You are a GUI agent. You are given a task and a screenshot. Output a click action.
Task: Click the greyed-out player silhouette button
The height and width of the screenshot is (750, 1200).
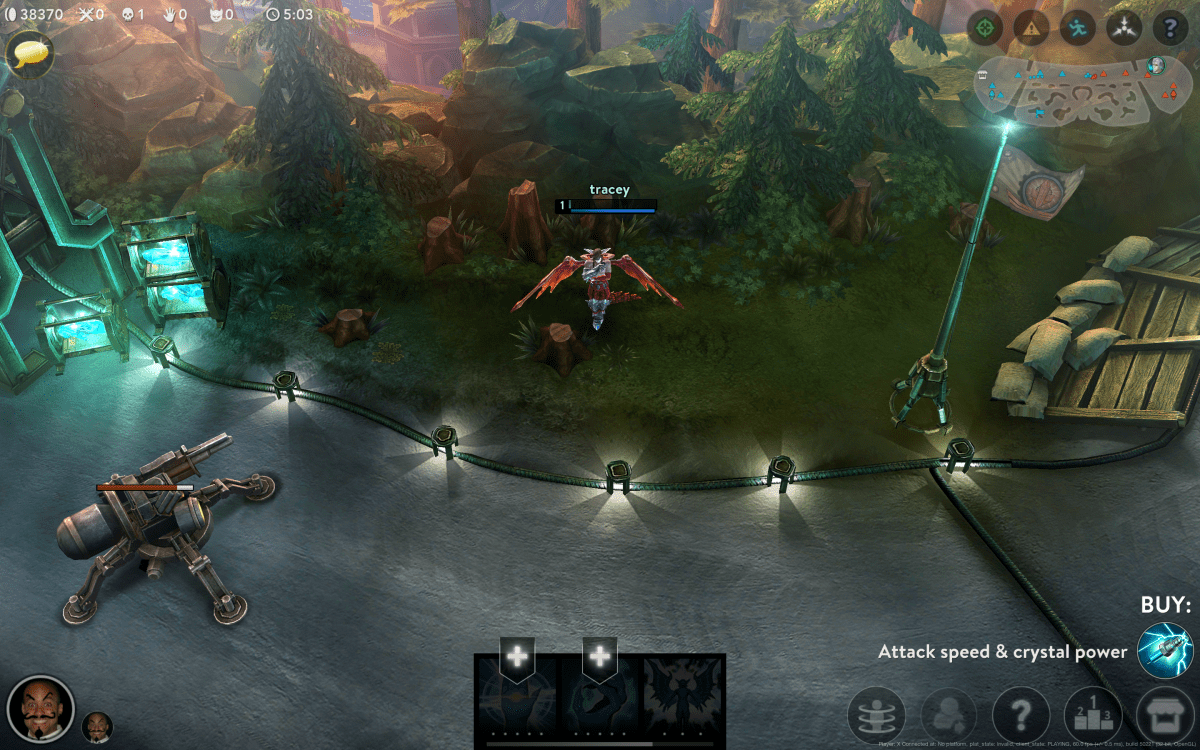[x=949, y=716]
